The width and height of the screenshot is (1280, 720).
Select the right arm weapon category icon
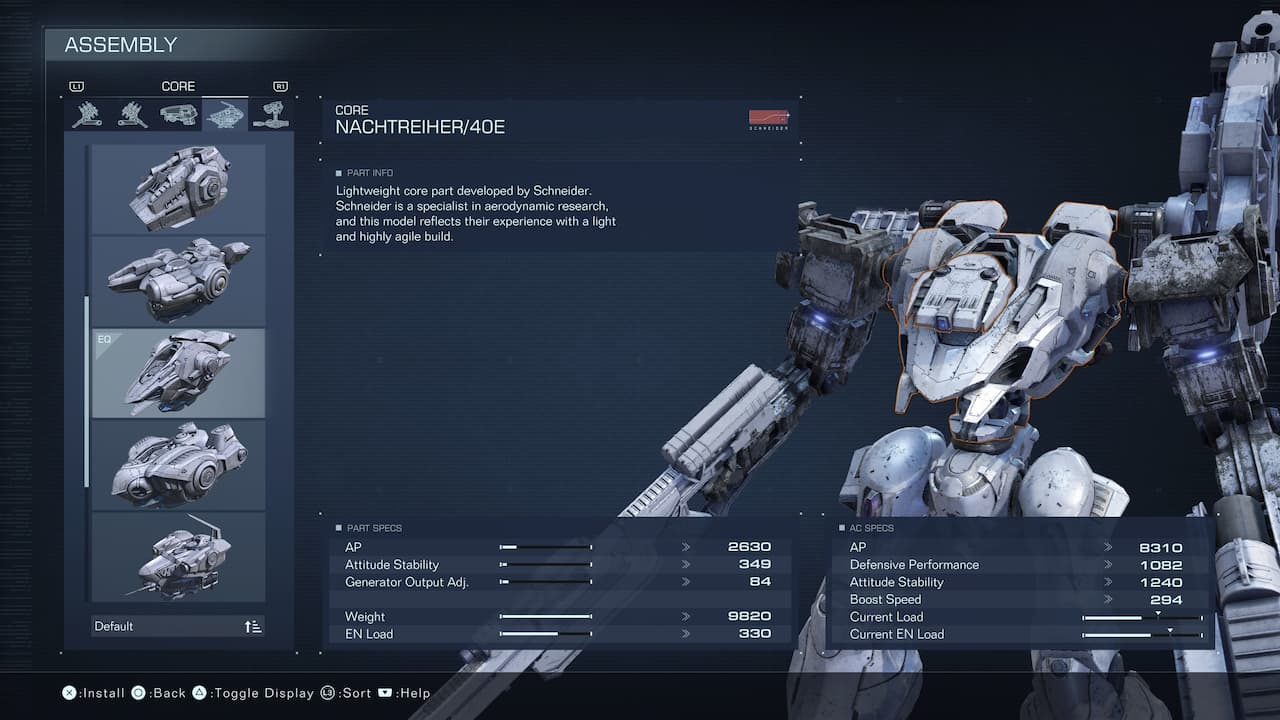point(85,113)
